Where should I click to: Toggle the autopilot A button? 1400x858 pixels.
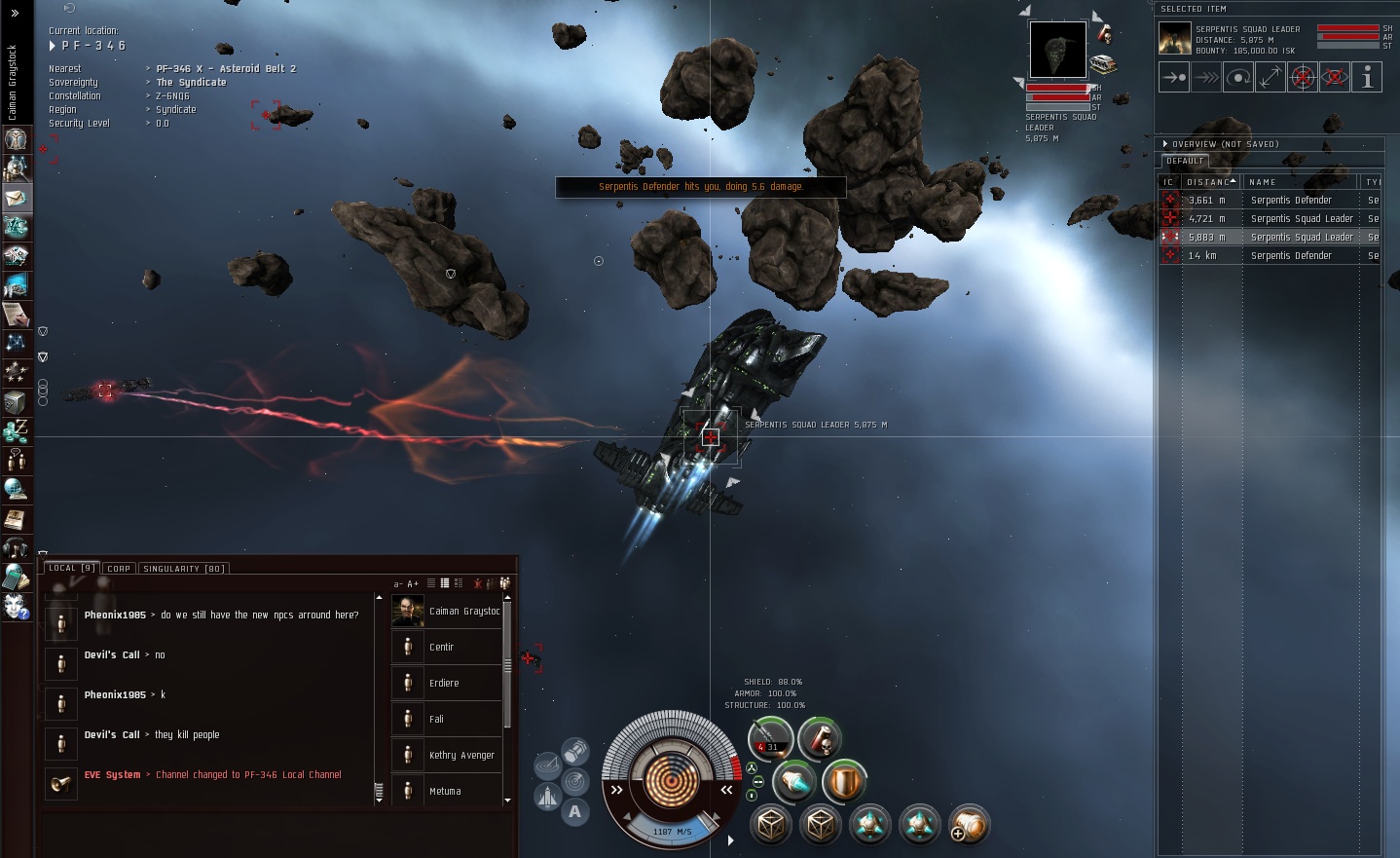coord(575,812)
